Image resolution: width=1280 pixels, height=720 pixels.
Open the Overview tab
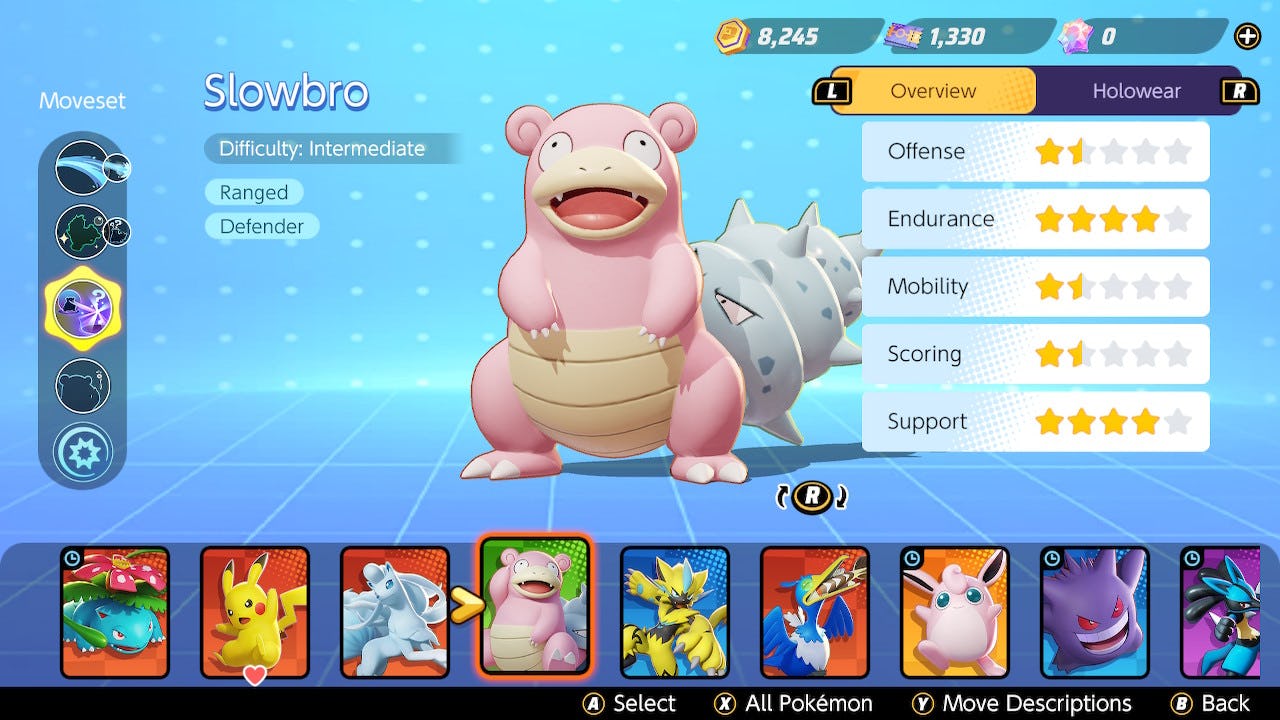(932, 91)
